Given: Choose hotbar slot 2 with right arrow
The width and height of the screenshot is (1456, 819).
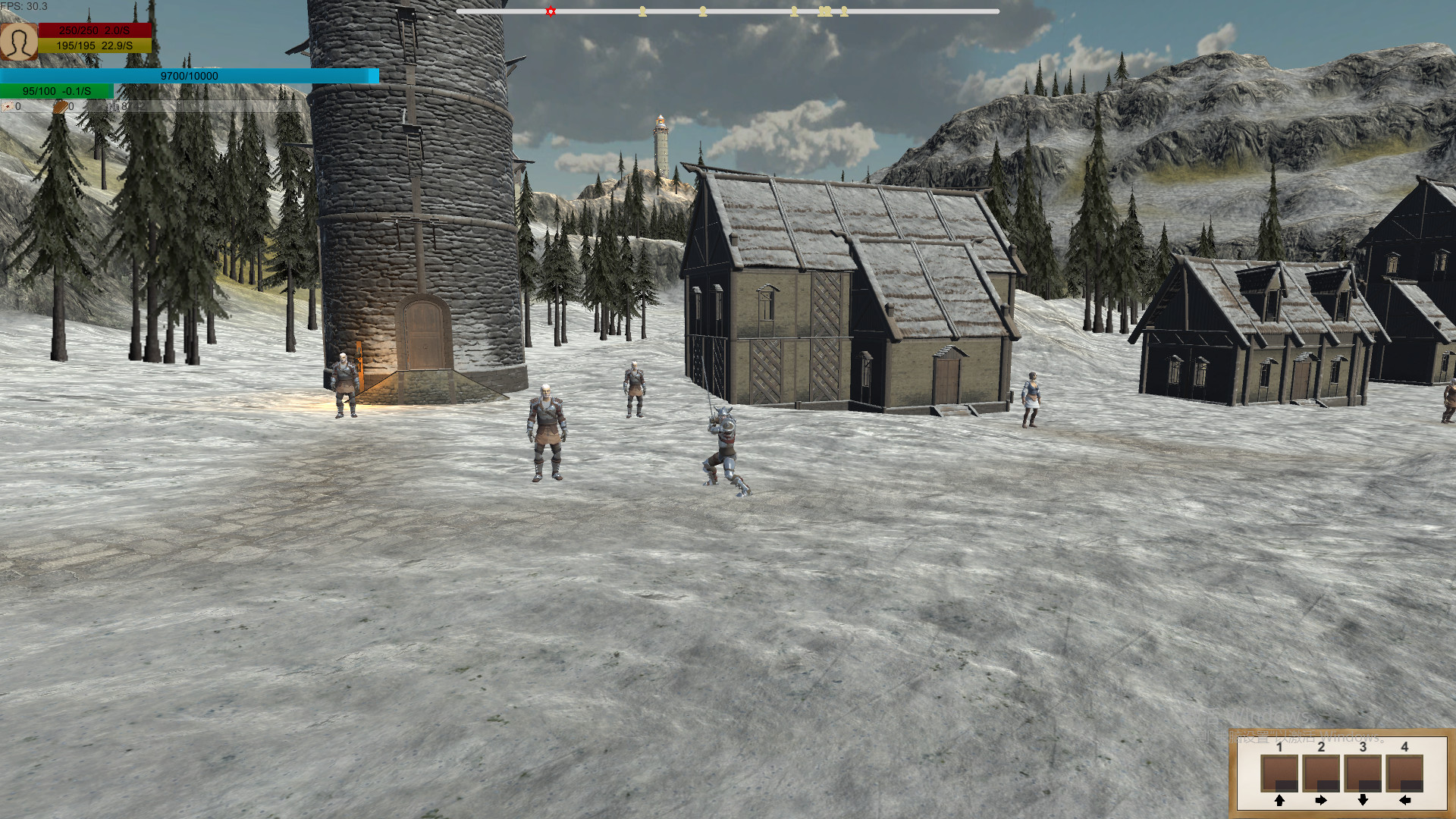Looking at the screenshot, I should (1321, 773).
